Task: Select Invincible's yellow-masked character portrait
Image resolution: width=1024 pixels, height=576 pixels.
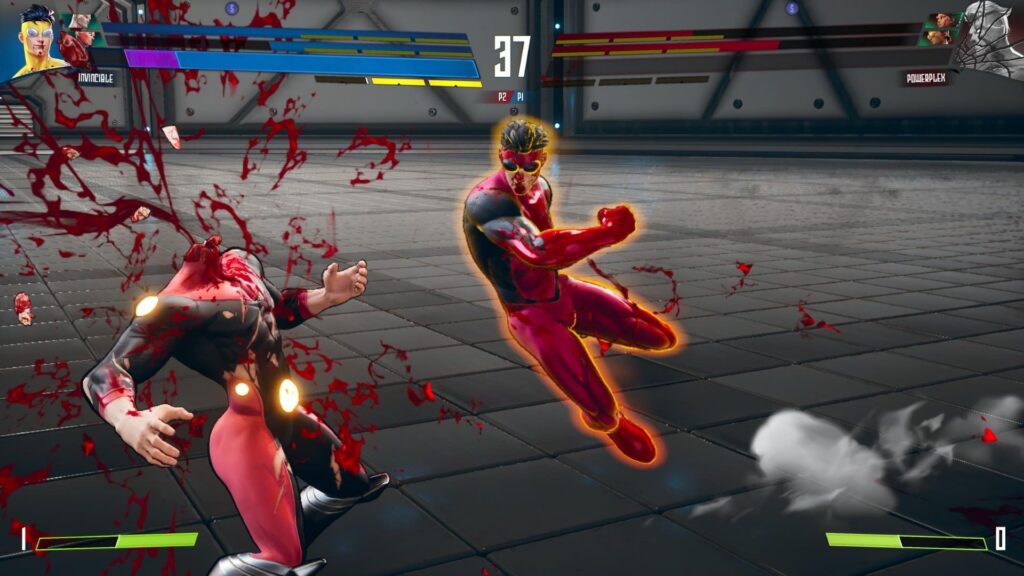Action: (x=35, y=40)
